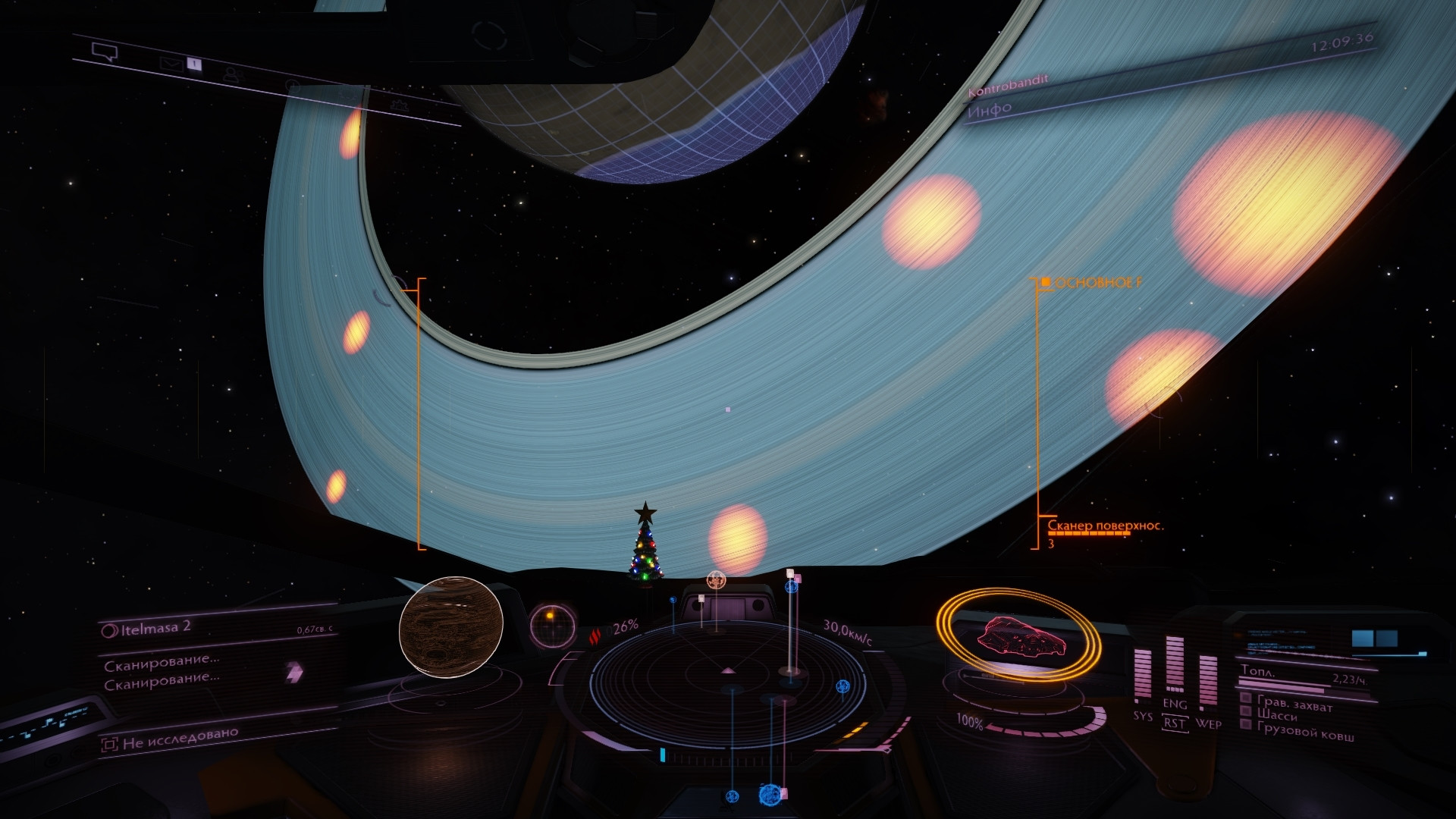Select the Инфо info panel header
The width and height of the screenshot is (1456, 819).
pyautogui.click(x=990, y=109)
